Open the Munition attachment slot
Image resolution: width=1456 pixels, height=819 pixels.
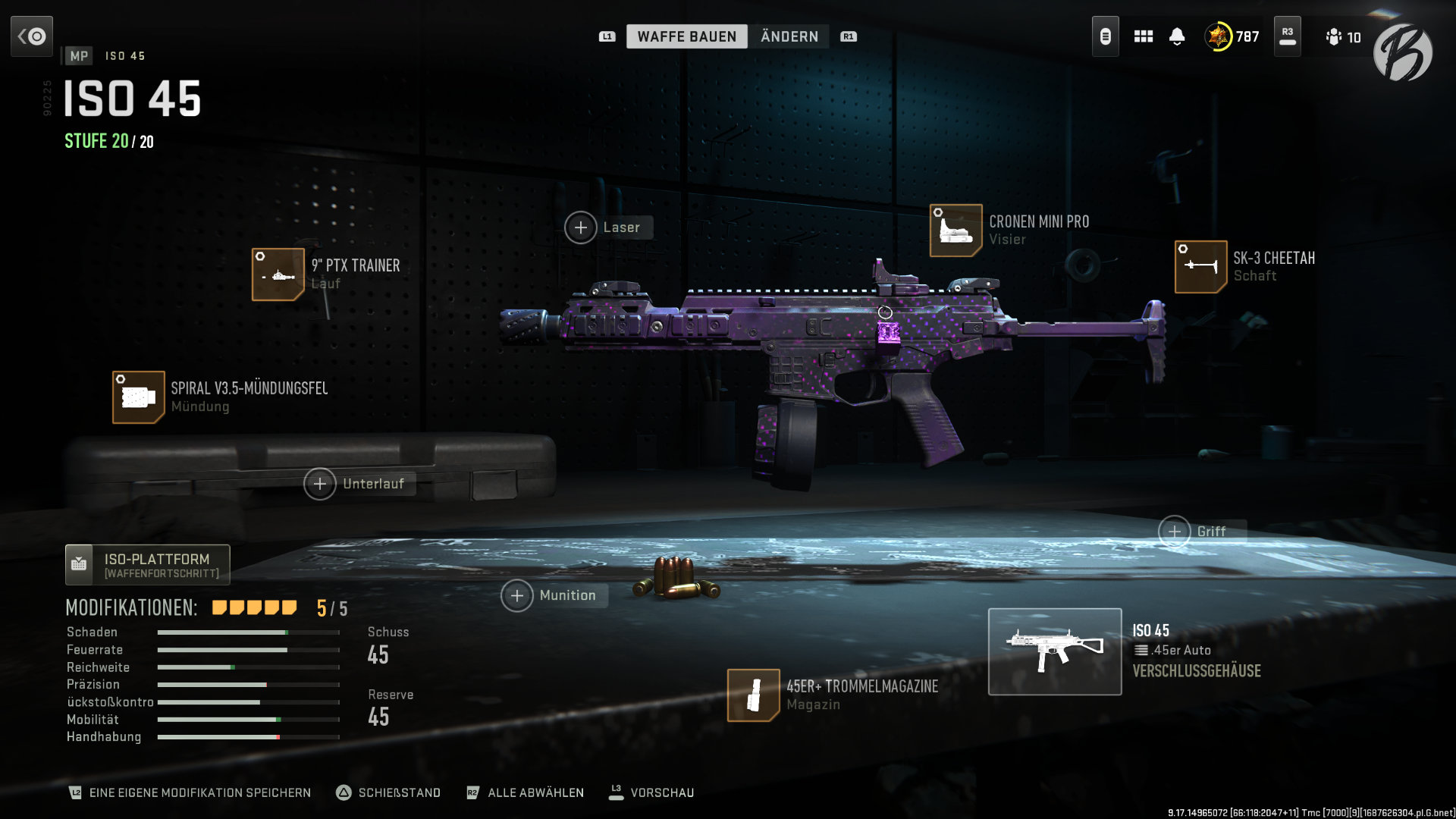[x=516, y=595]
